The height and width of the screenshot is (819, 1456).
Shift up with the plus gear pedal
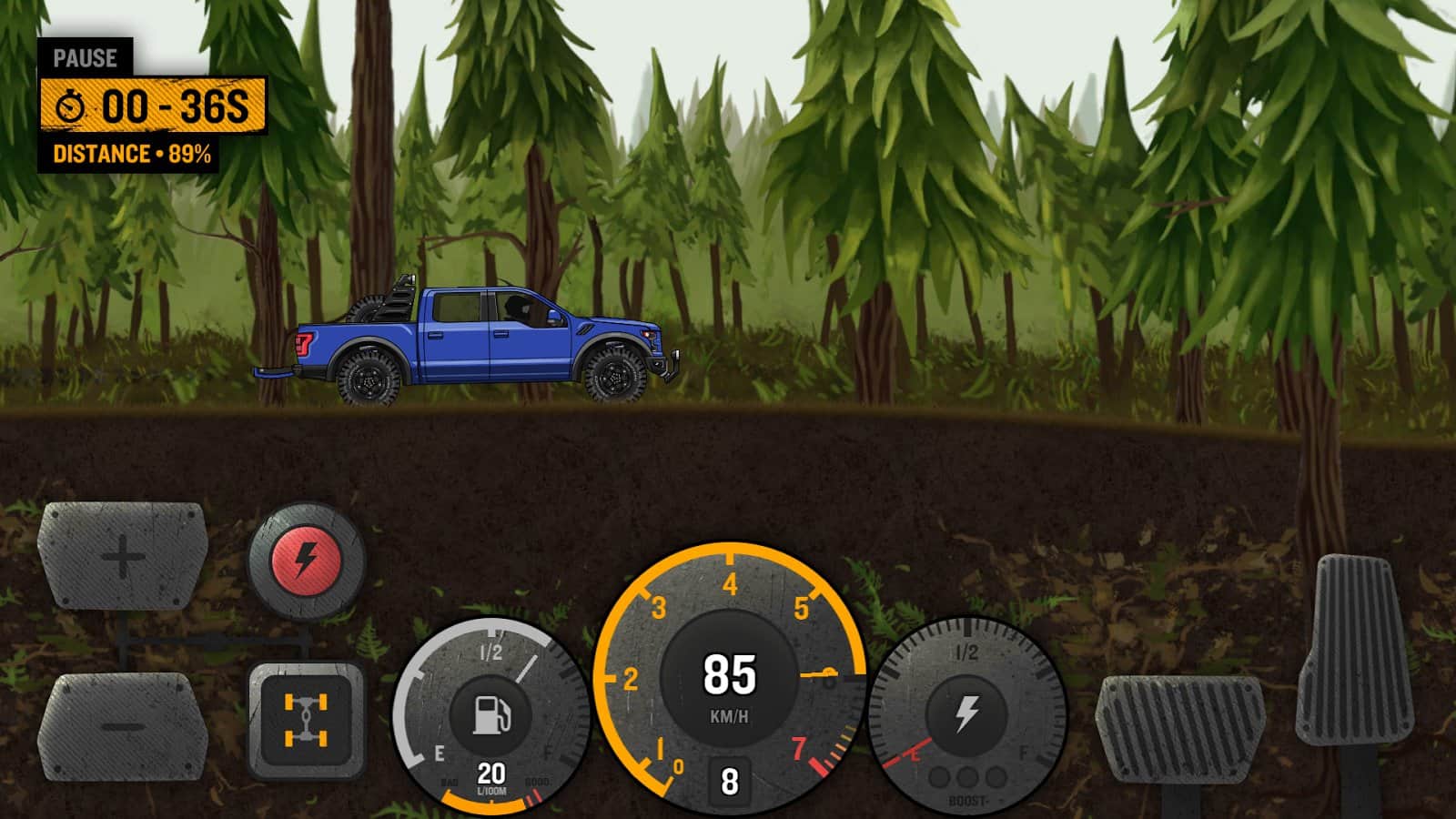123,554
